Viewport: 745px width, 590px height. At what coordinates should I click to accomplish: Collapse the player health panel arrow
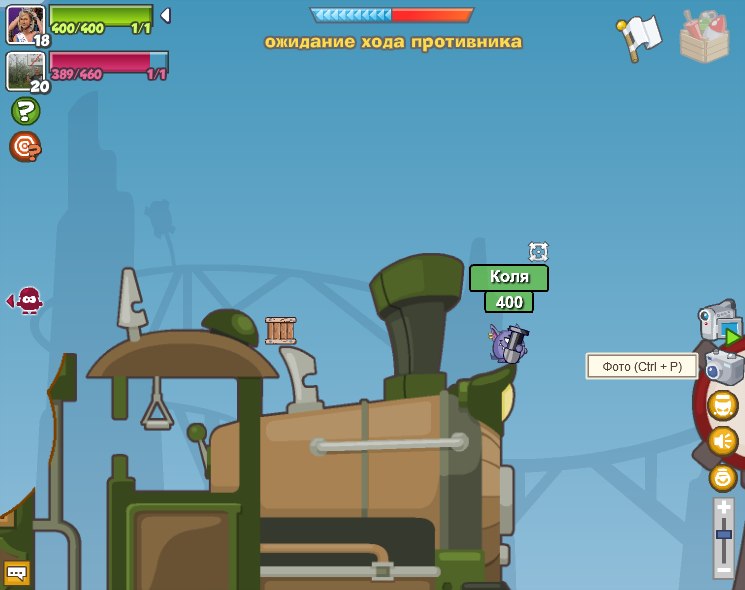pos(165,15)
